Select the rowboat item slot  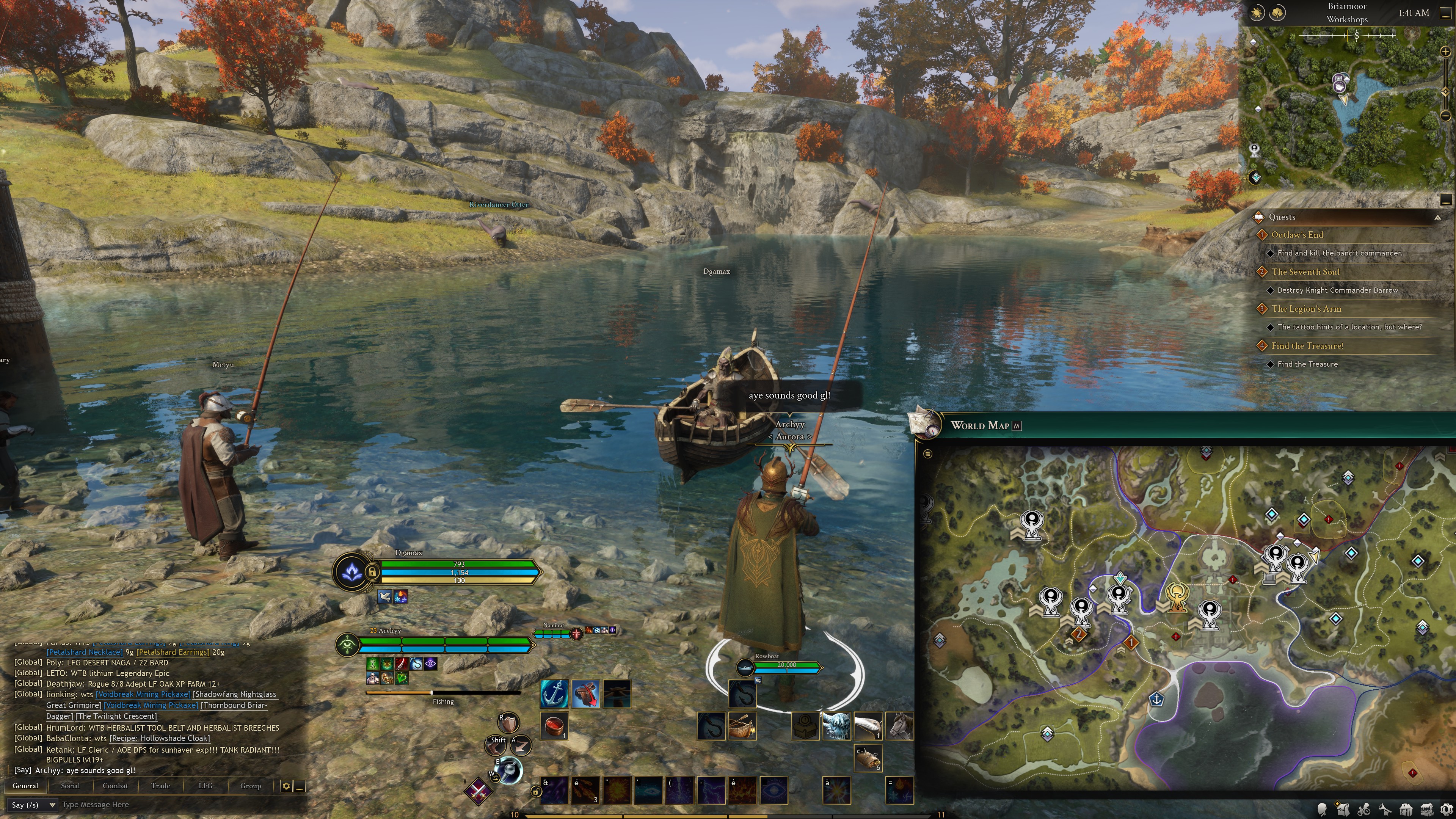[x=742, y=726]
